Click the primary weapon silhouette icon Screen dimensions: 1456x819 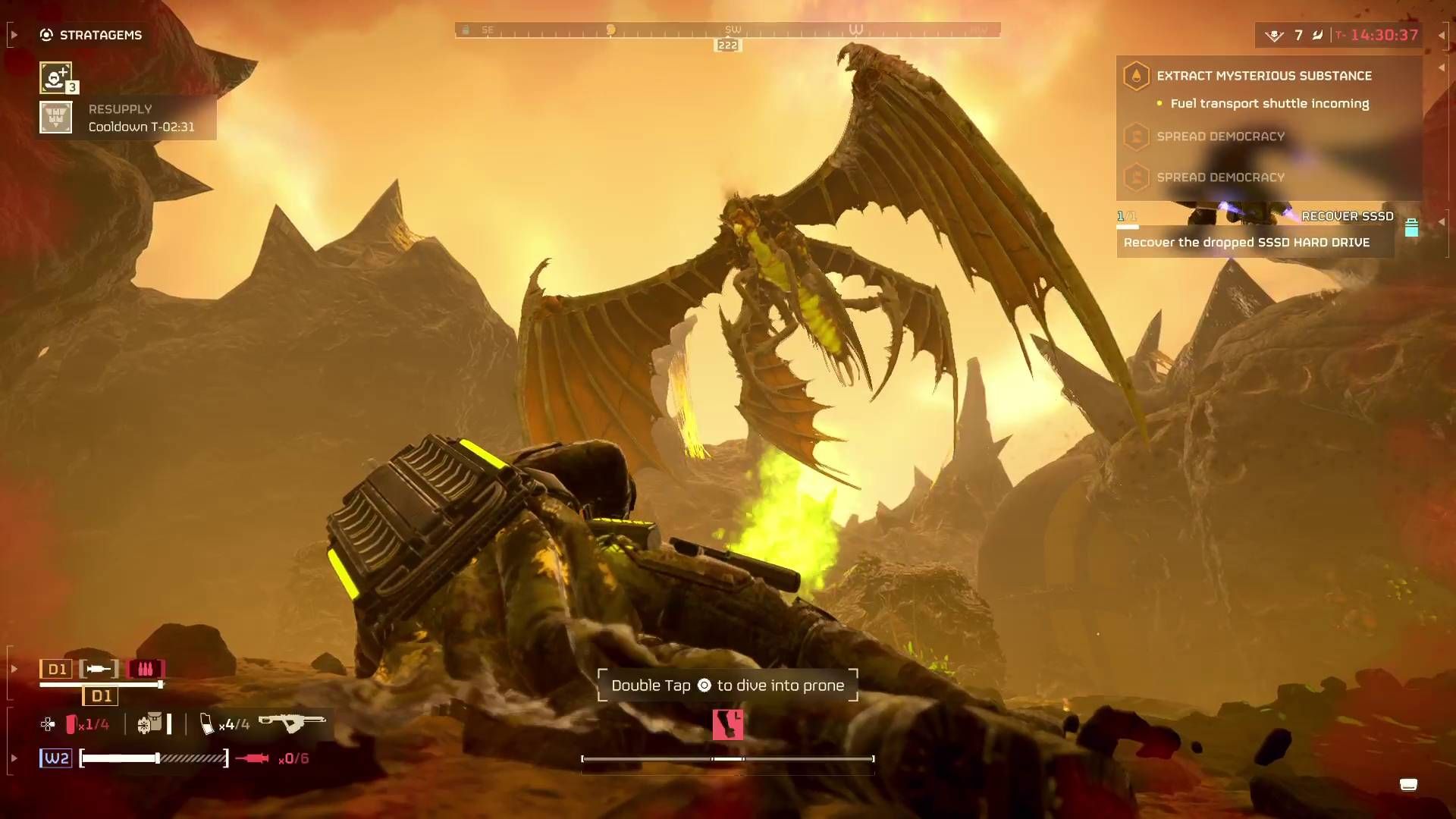point(292,723)
